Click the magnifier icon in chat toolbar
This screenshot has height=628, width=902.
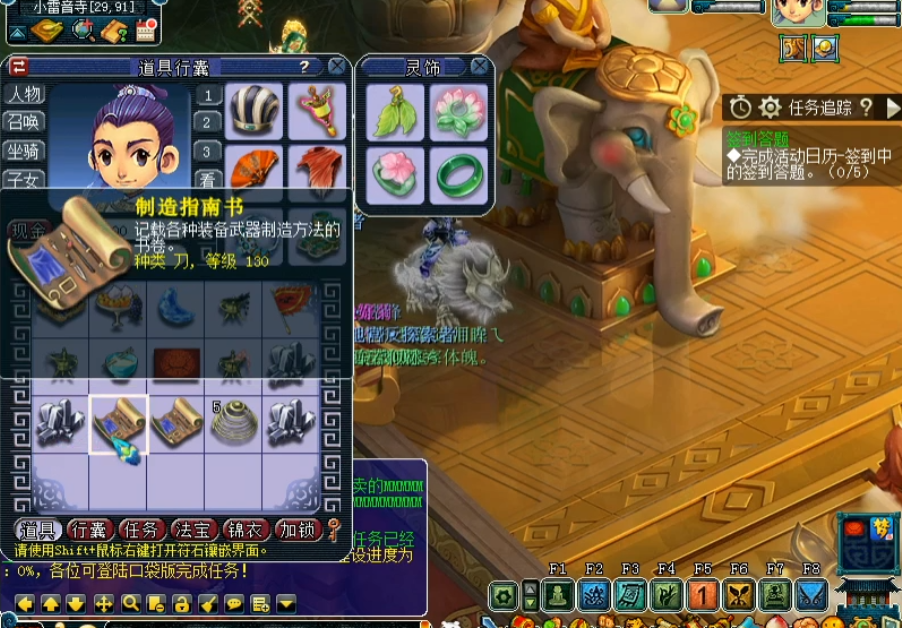pyautogui.click(x=130, y=603)
